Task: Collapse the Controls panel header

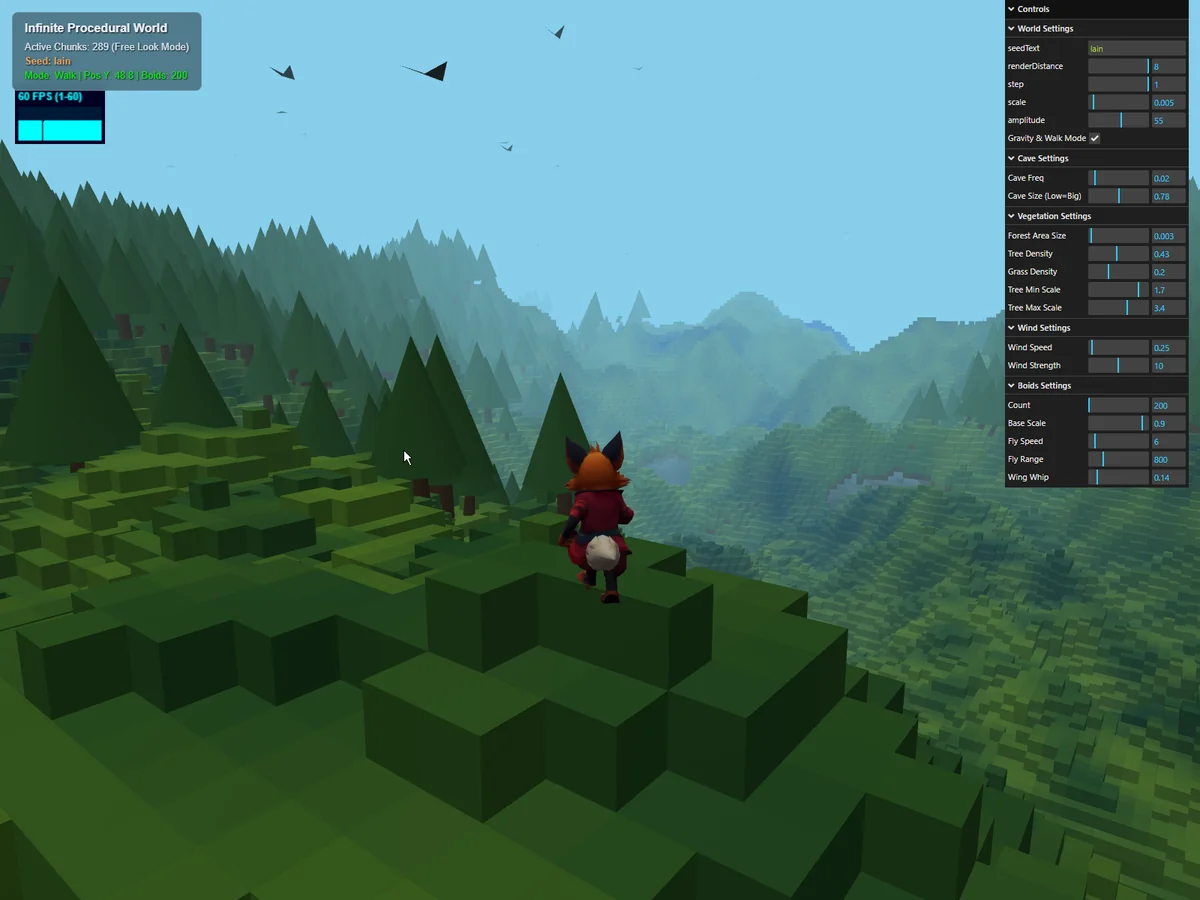Action: coord(1033,9)
